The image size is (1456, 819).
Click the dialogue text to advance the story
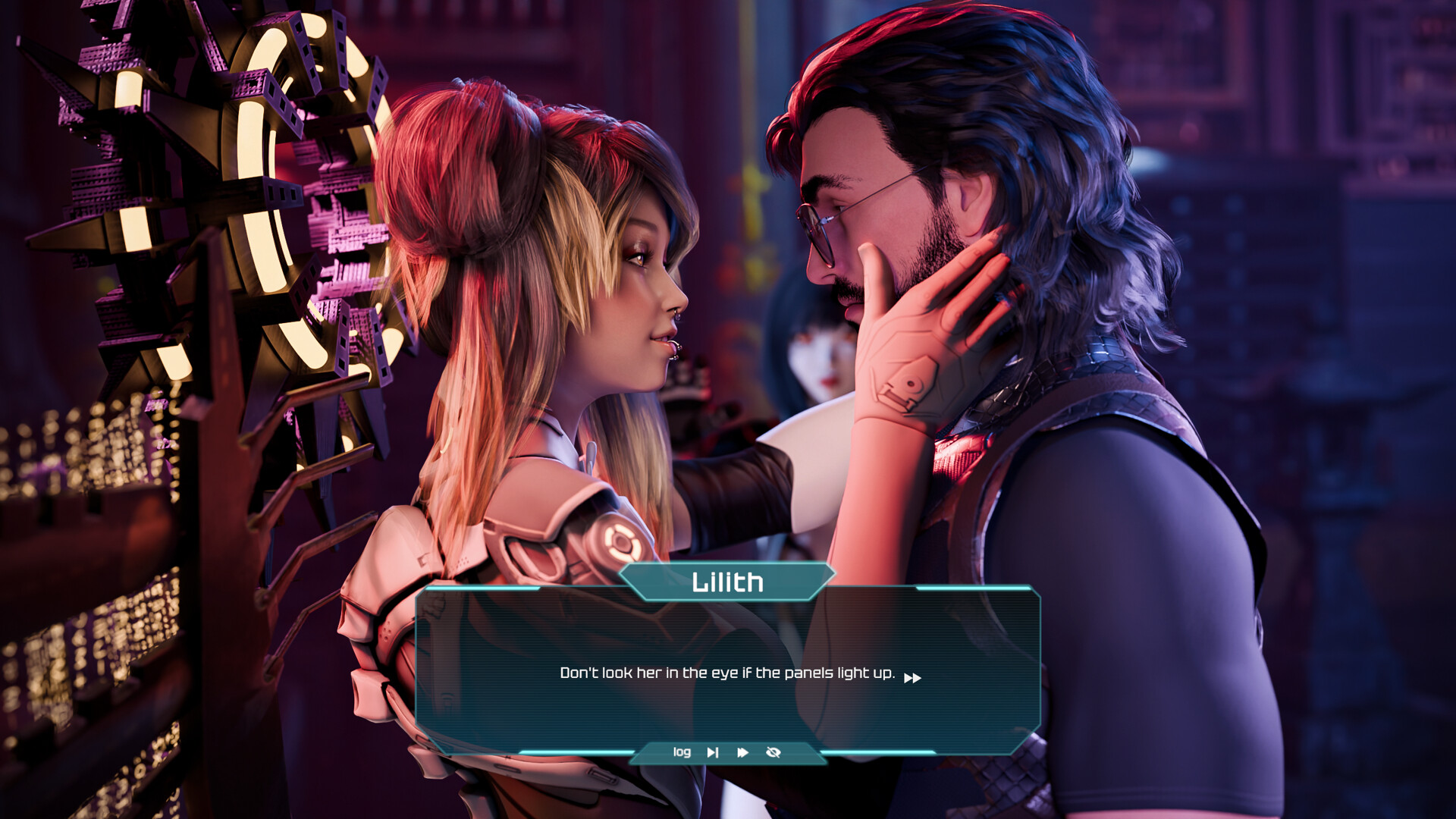point(726,671)
